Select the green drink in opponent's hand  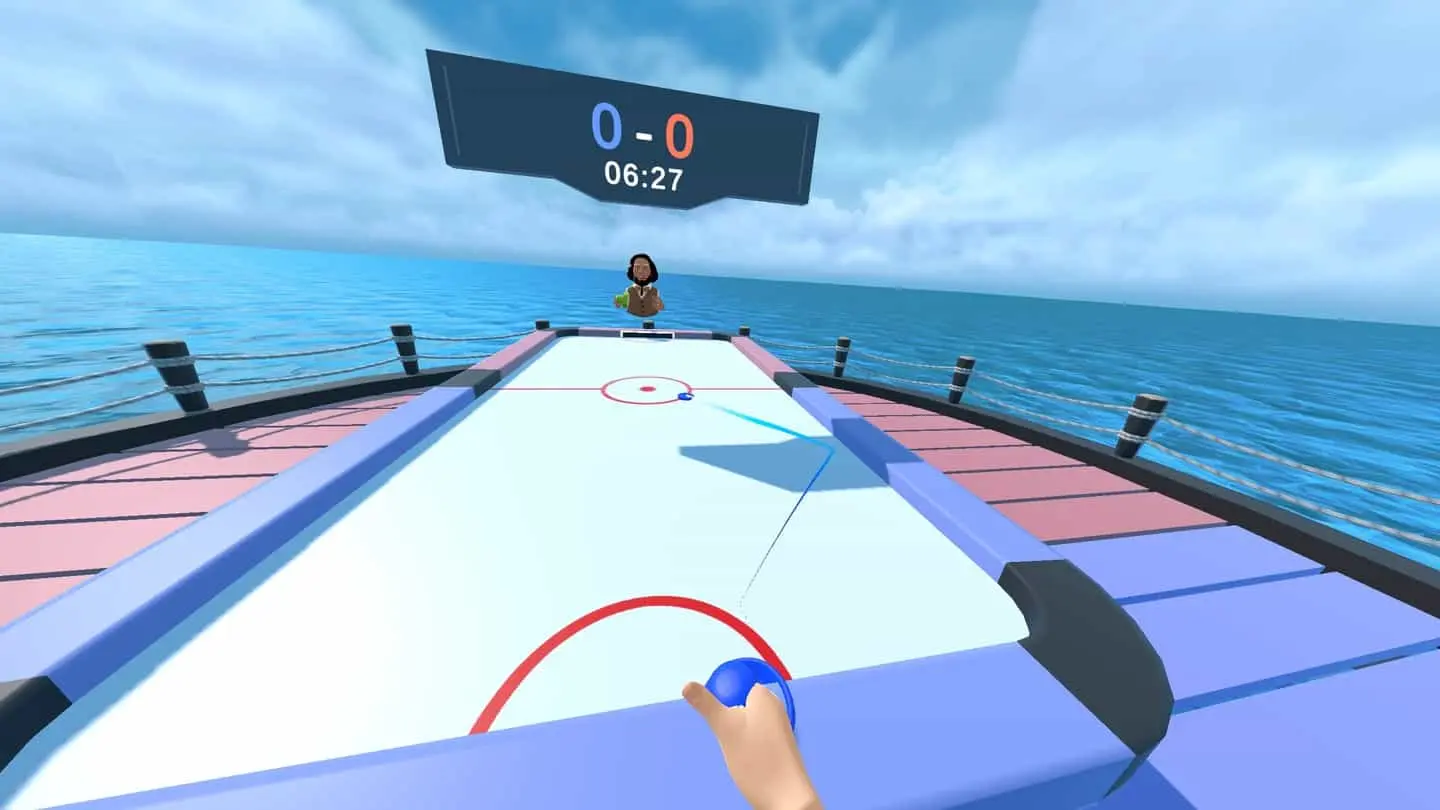point(620,297)
